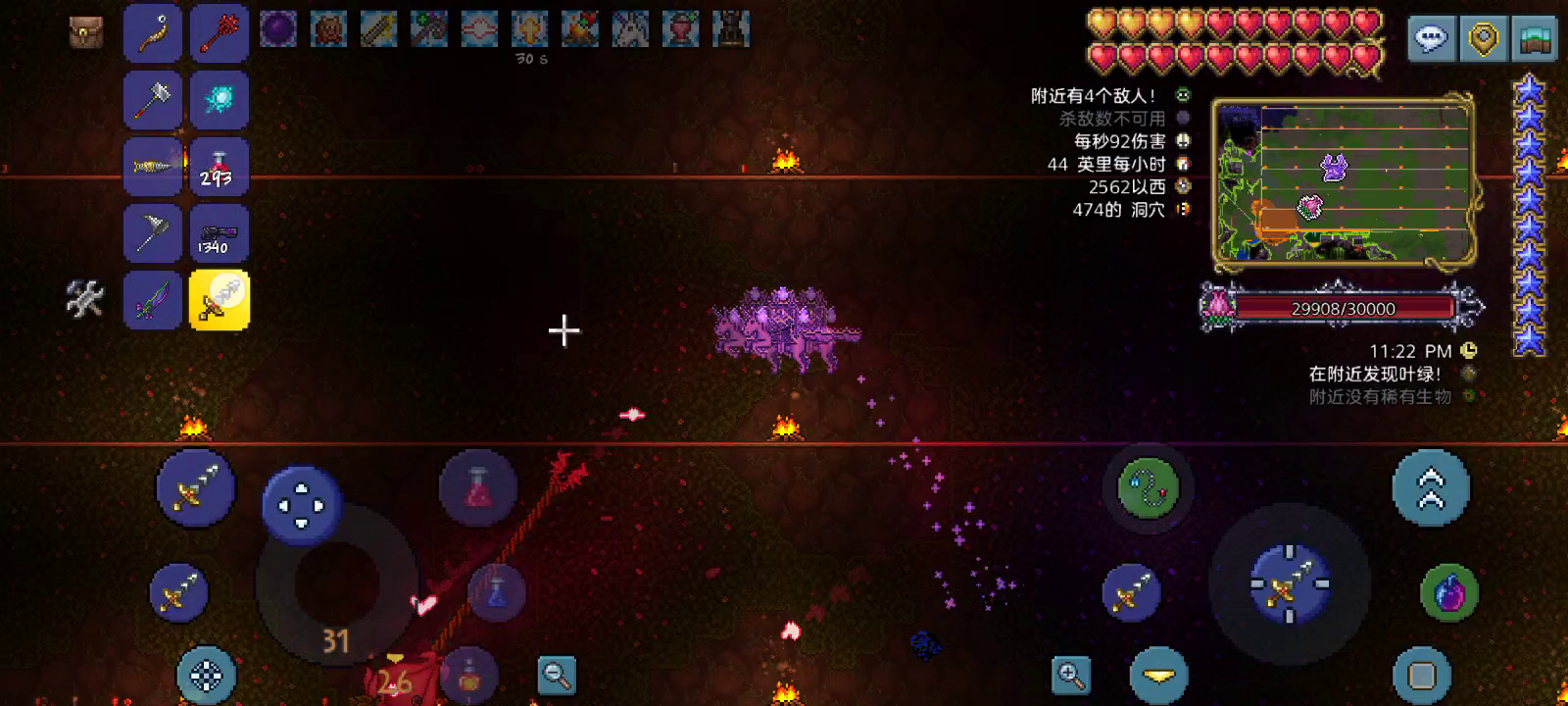Open the map pin button
Screen dimensions: 1568x706
tap(1484, 39)
